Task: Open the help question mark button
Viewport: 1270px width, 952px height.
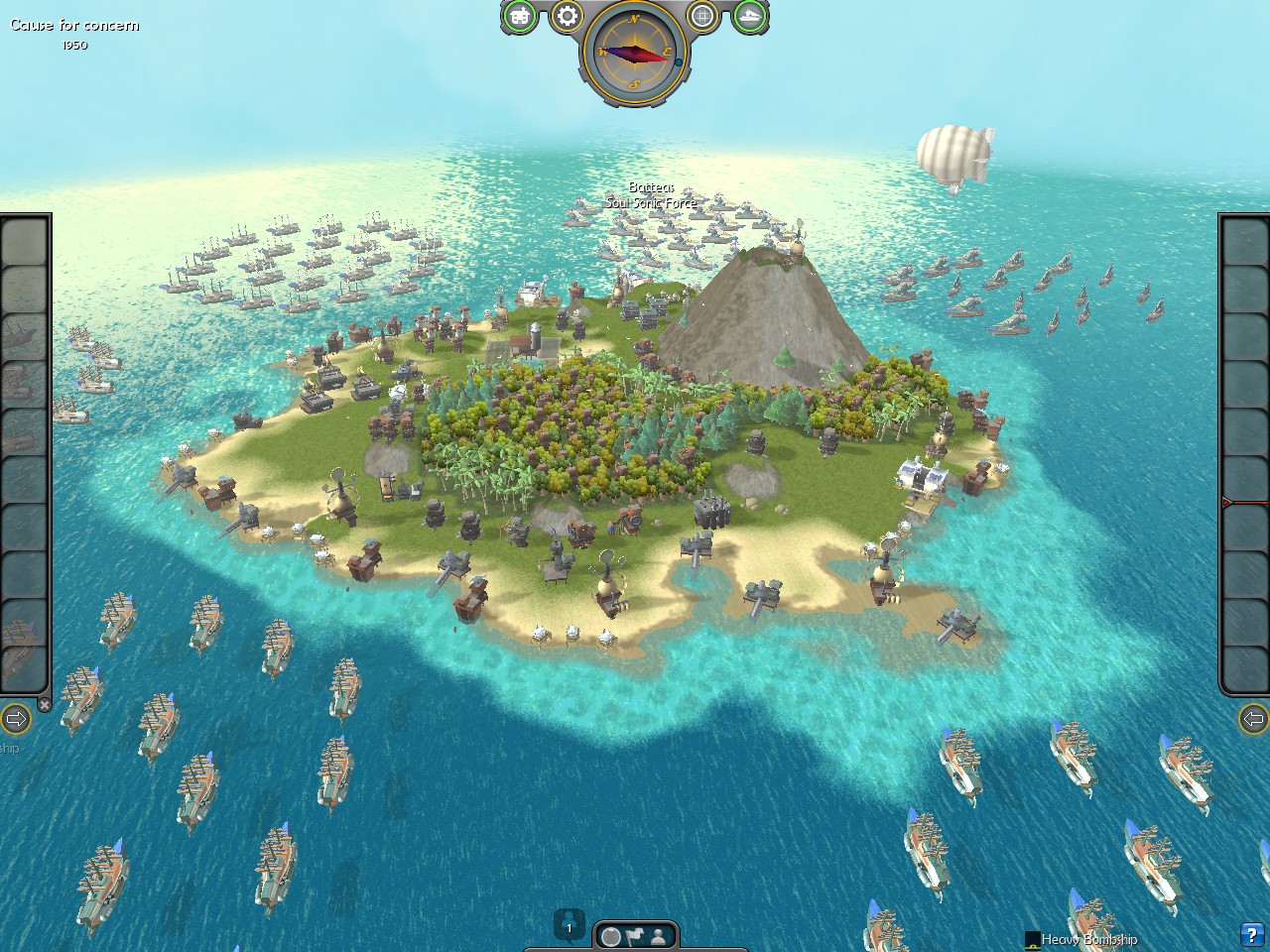Action: pos(1251,934)
